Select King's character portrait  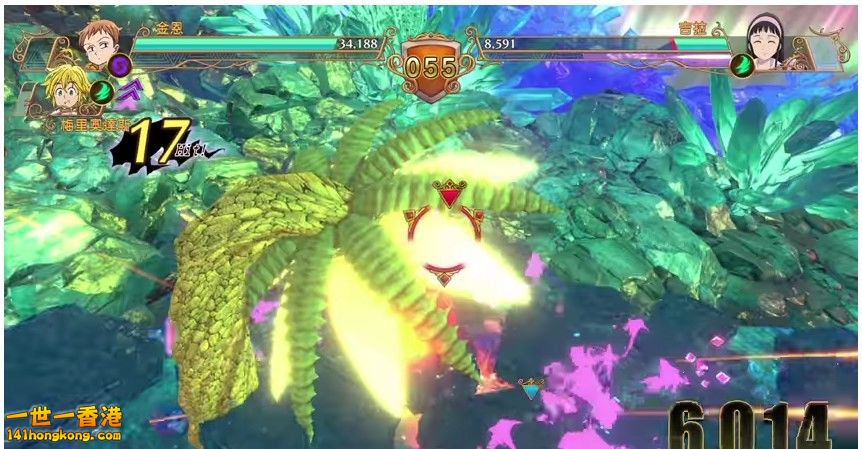tap(97, 41)
